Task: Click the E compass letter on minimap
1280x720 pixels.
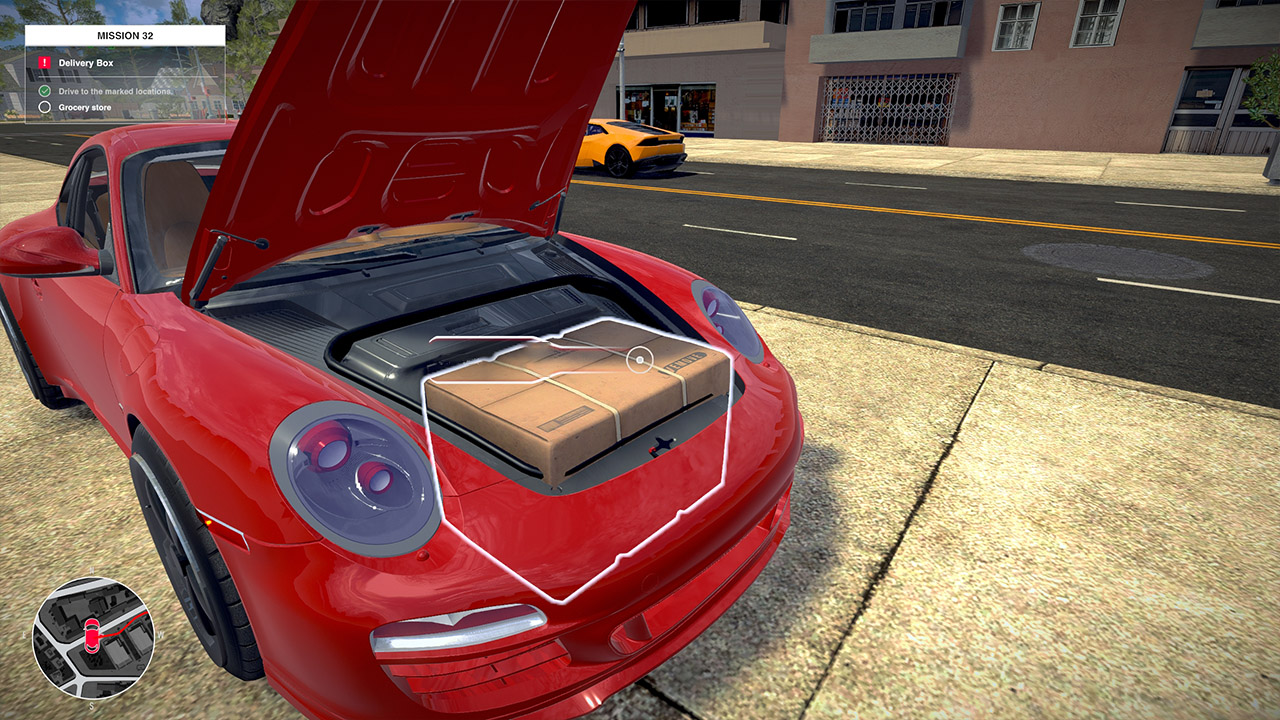Action: coord(24,635)
